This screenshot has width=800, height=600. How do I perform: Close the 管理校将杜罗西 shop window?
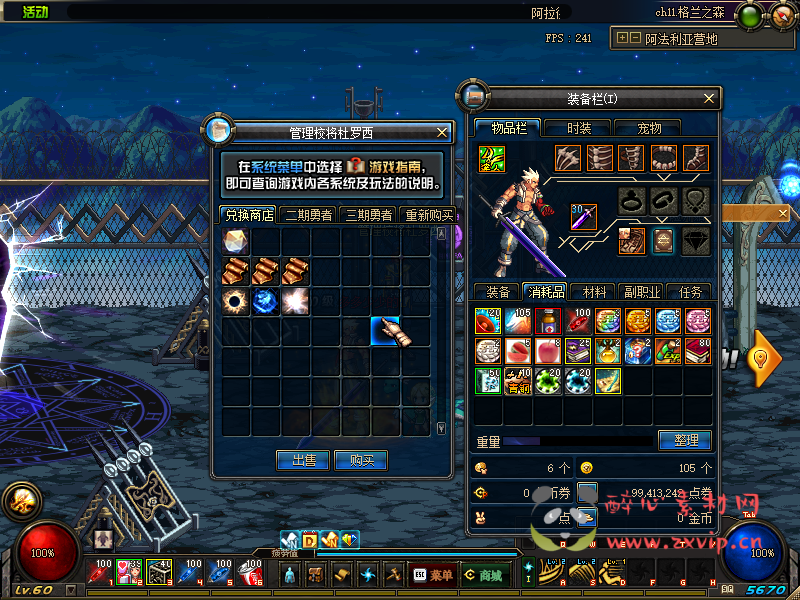[x=443, y=132]
